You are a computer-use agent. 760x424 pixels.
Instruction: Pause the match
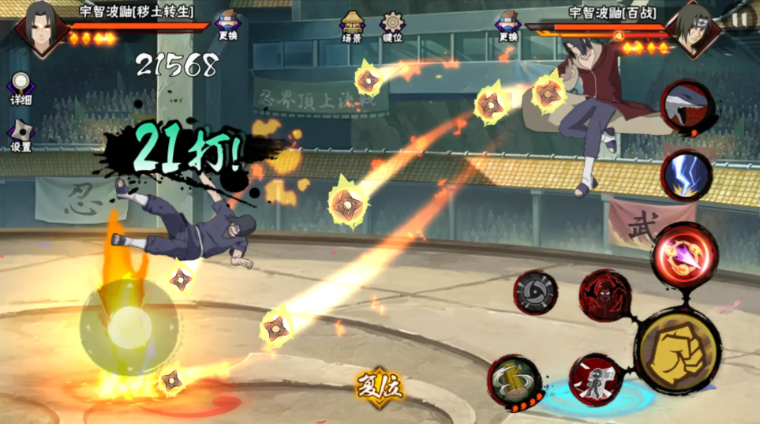[x=740, y=18]
